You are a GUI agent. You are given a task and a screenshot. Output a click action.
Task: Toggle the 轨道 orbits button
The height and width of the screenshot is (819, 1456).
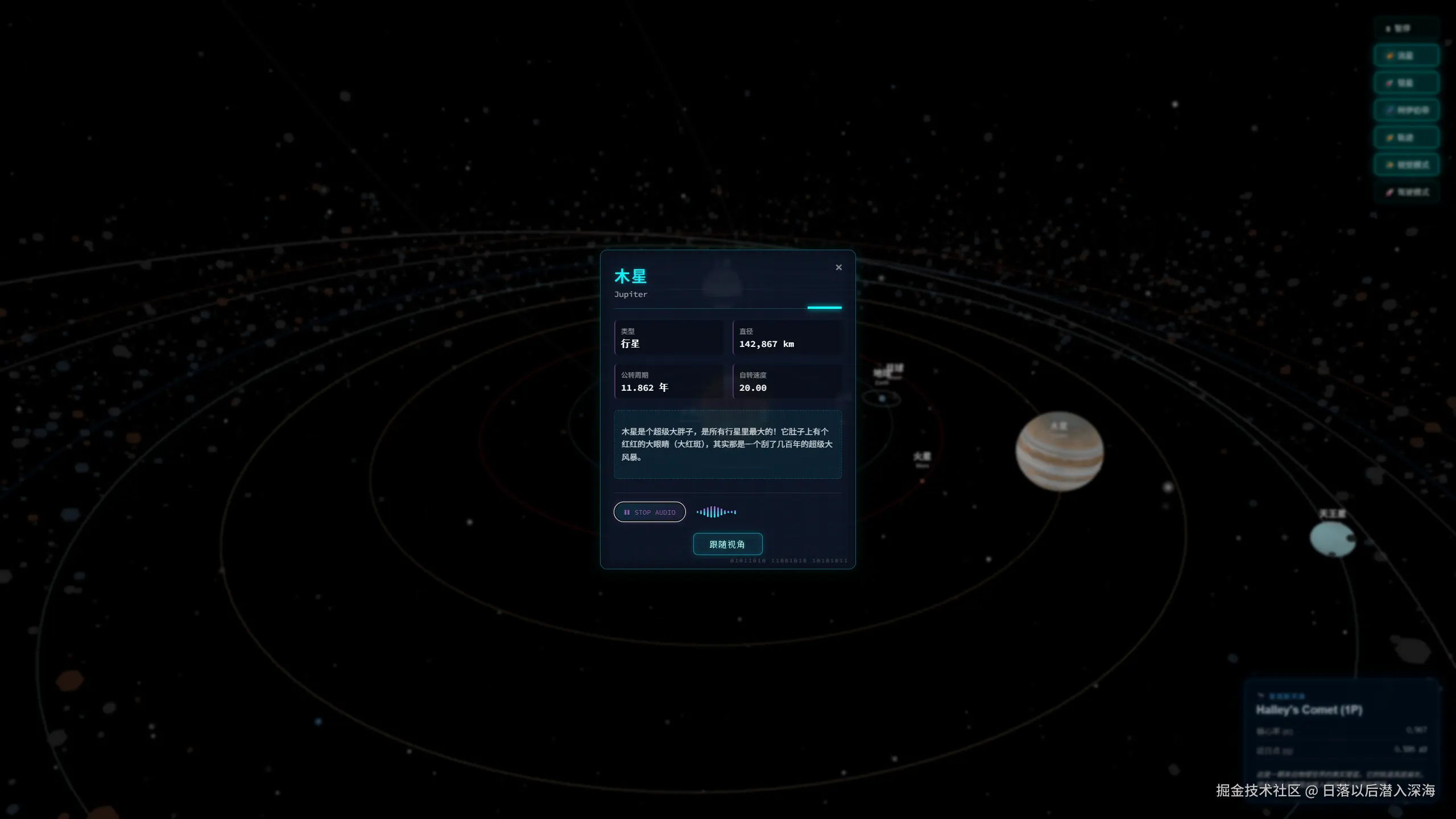tap(1406, 138)
